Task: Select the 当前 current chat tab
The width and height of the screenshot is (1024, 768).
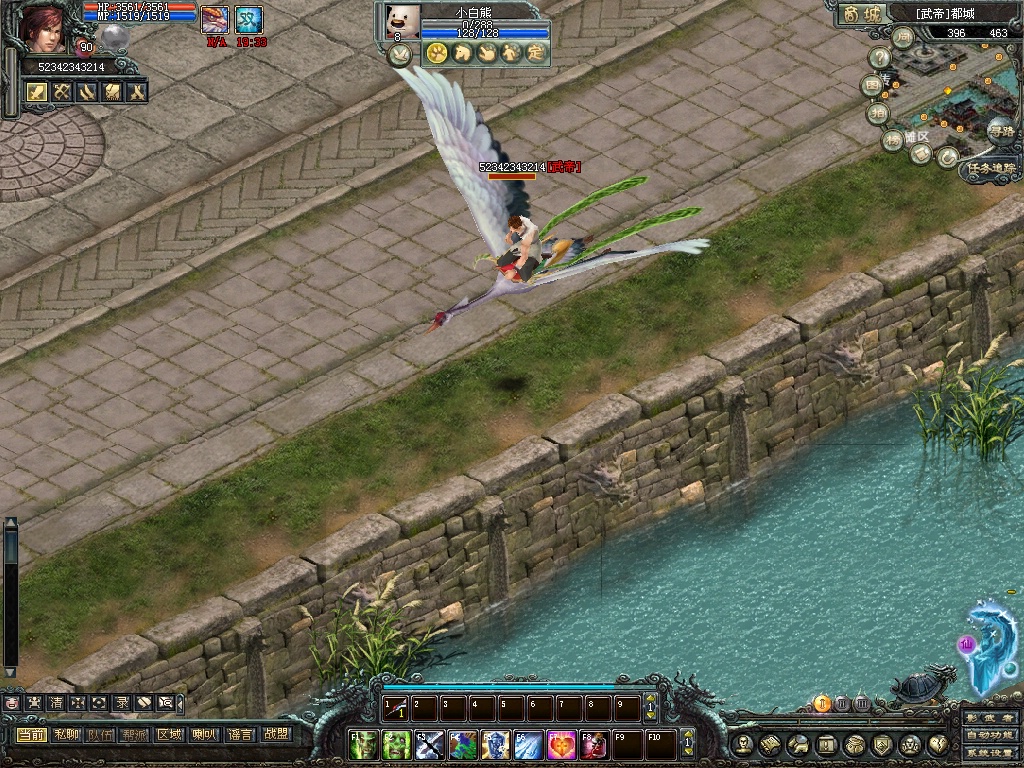Action: click(32, 735)
